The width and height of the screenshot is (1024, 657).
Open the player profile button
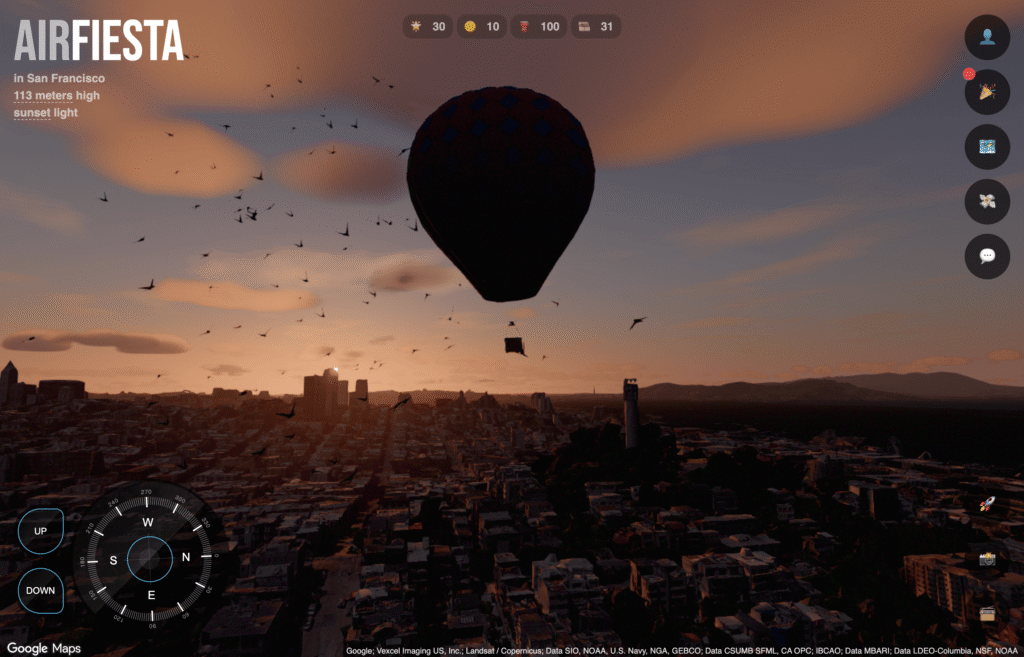tap(986, 37)
